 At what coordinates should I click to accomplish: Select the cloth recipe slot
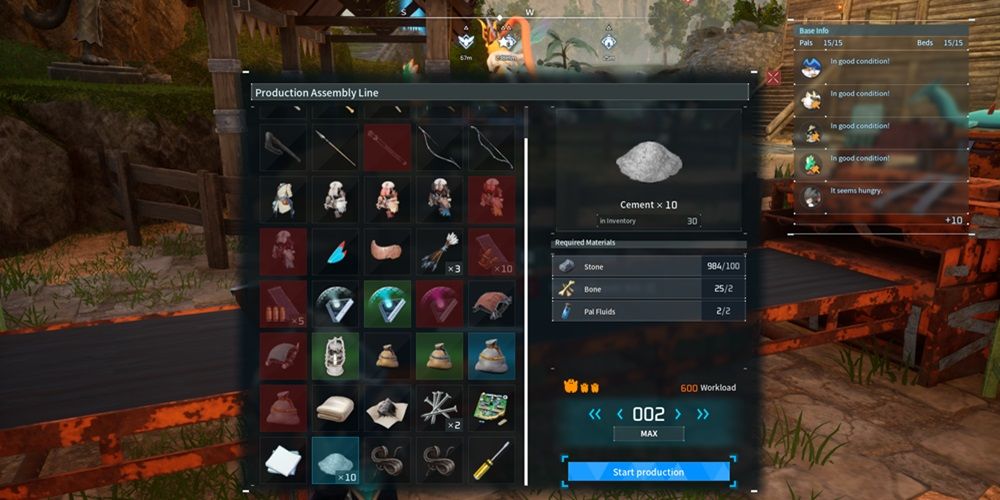coord(336,407)
